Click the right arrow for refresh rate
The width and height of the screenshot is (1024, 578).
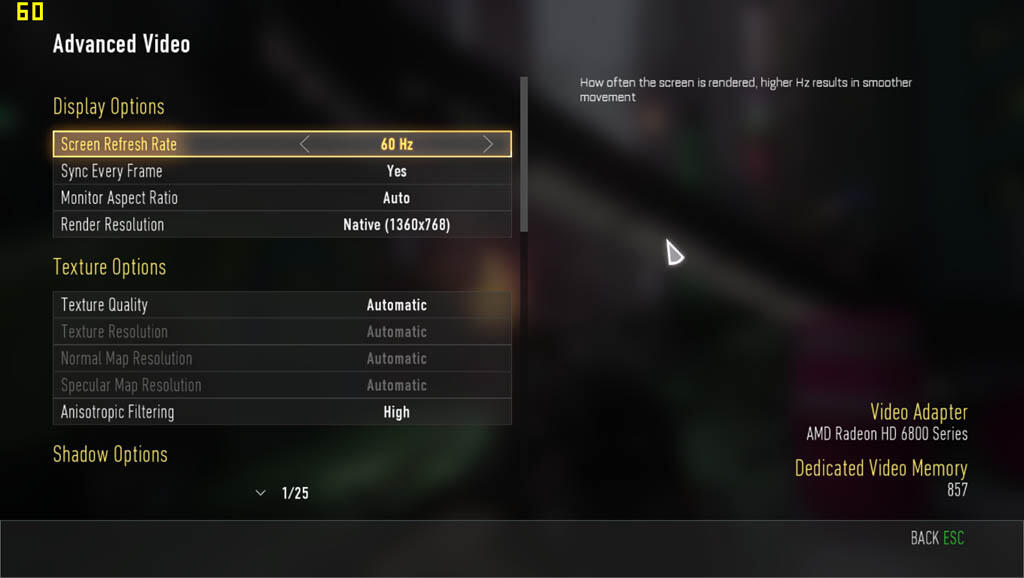click(488, 144)
